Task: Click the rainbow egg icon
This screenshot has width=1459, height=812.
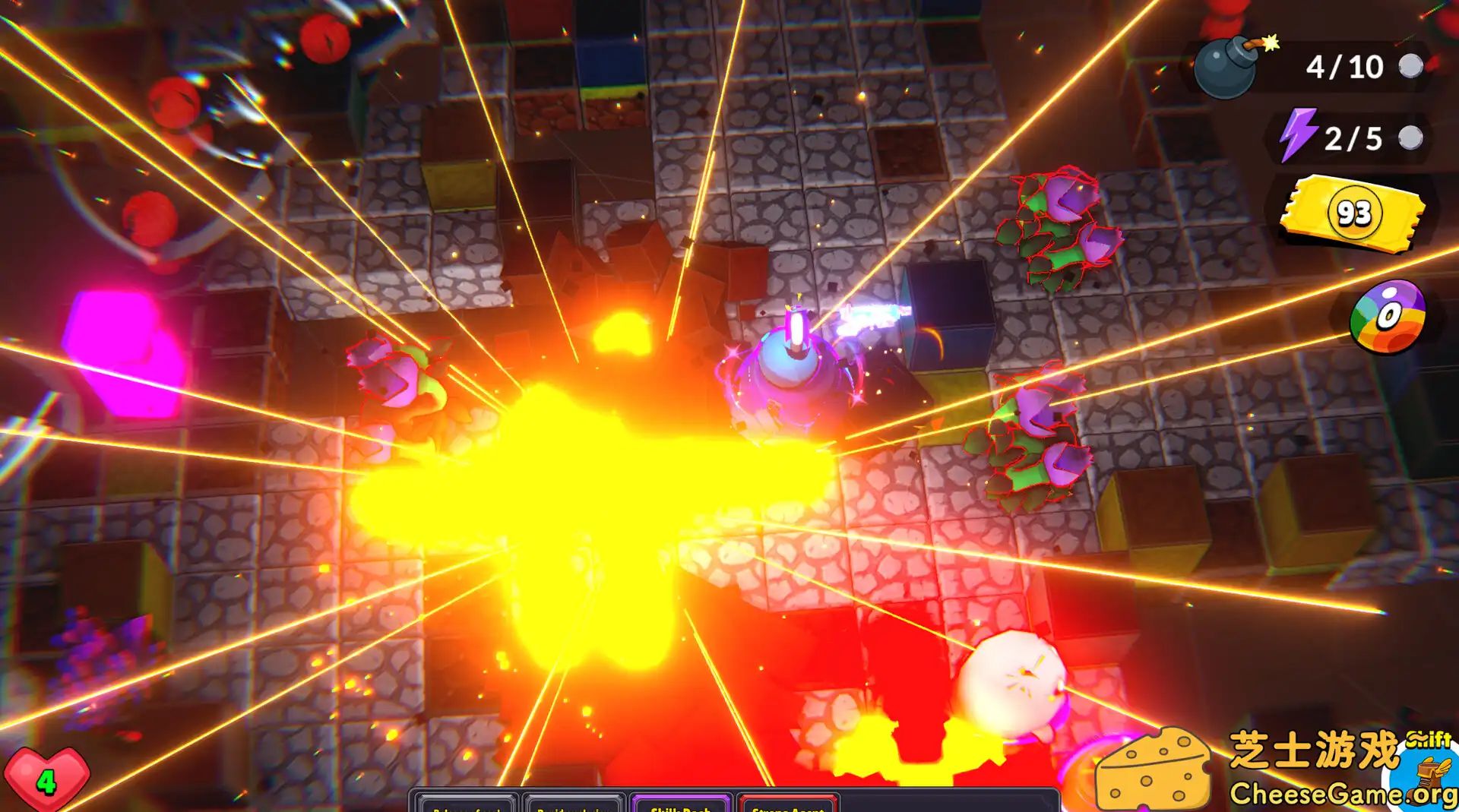Action: click(x=1388, y=317)
